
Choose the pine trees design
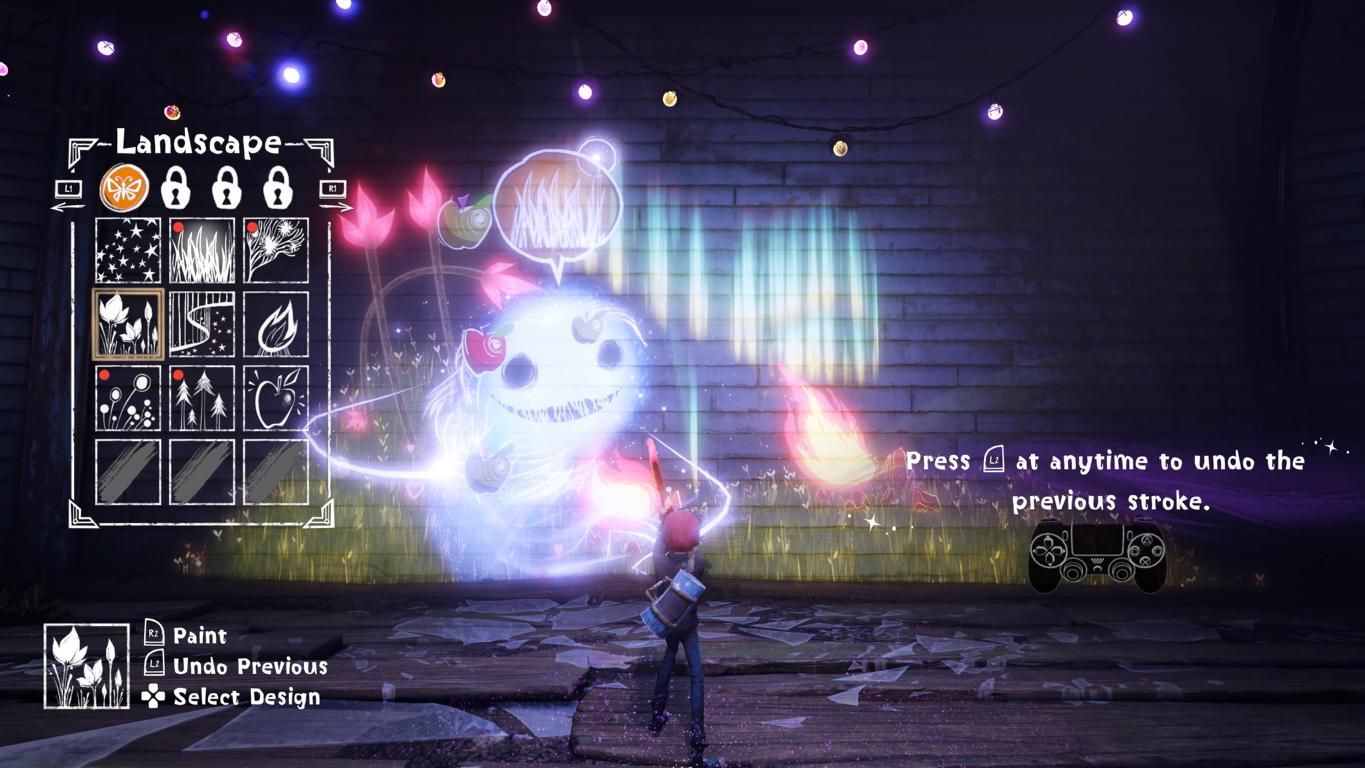[x=202, y=398]
